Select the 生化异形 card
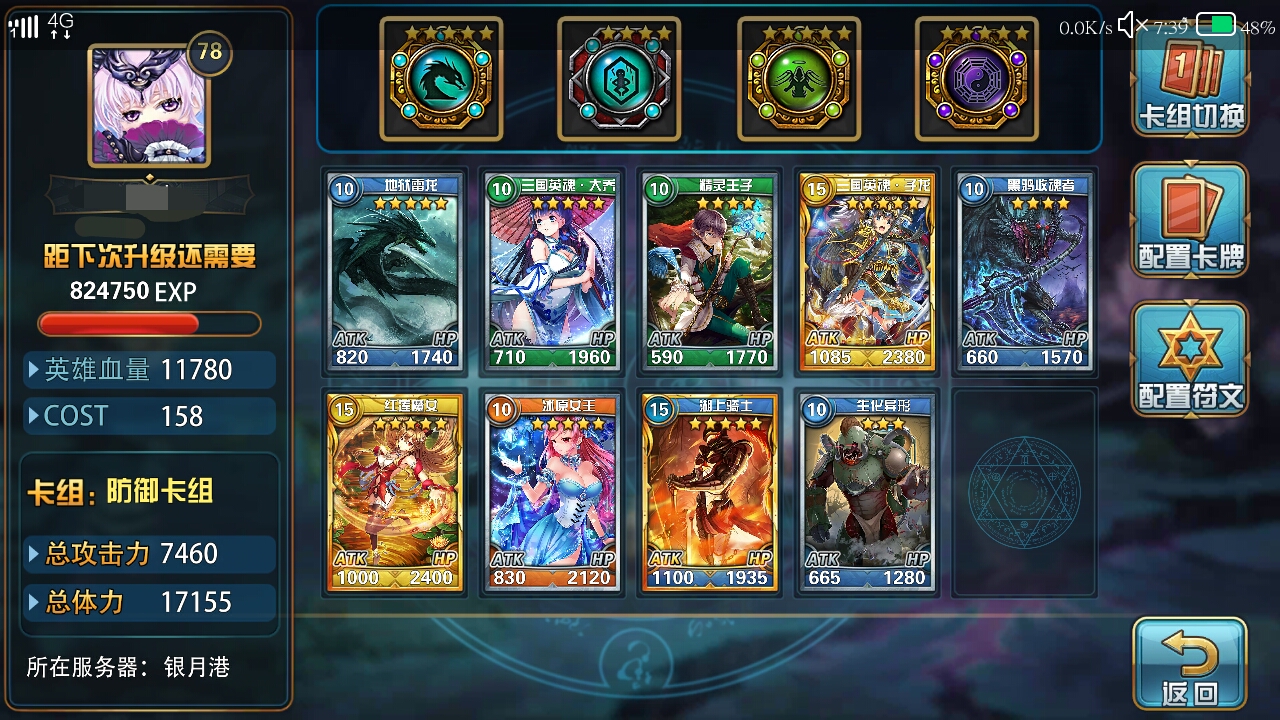 pyautogui.click(x=866, y=492)
